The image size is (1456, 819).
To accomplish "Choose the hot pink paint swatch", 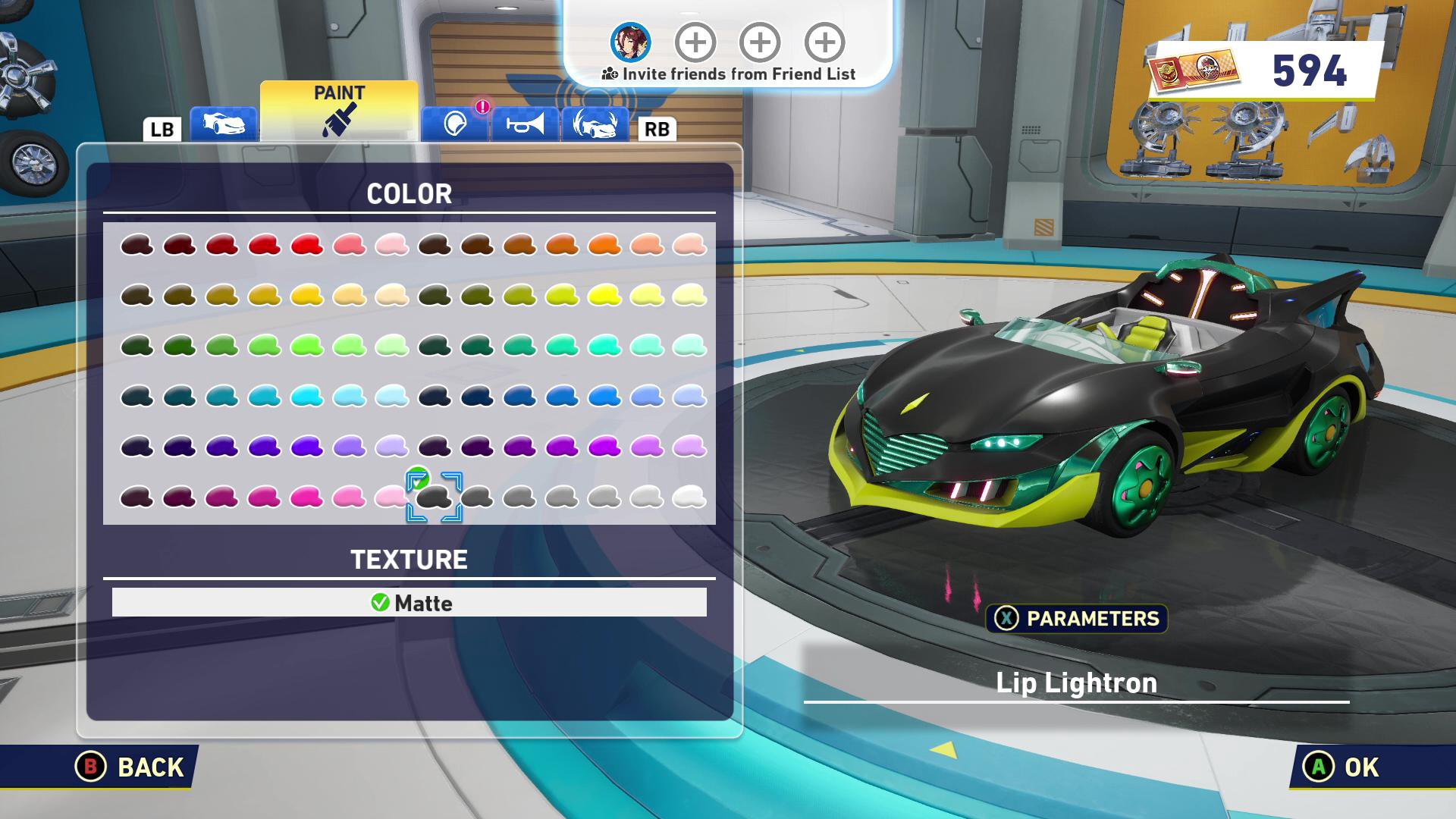I will (307, 497).
